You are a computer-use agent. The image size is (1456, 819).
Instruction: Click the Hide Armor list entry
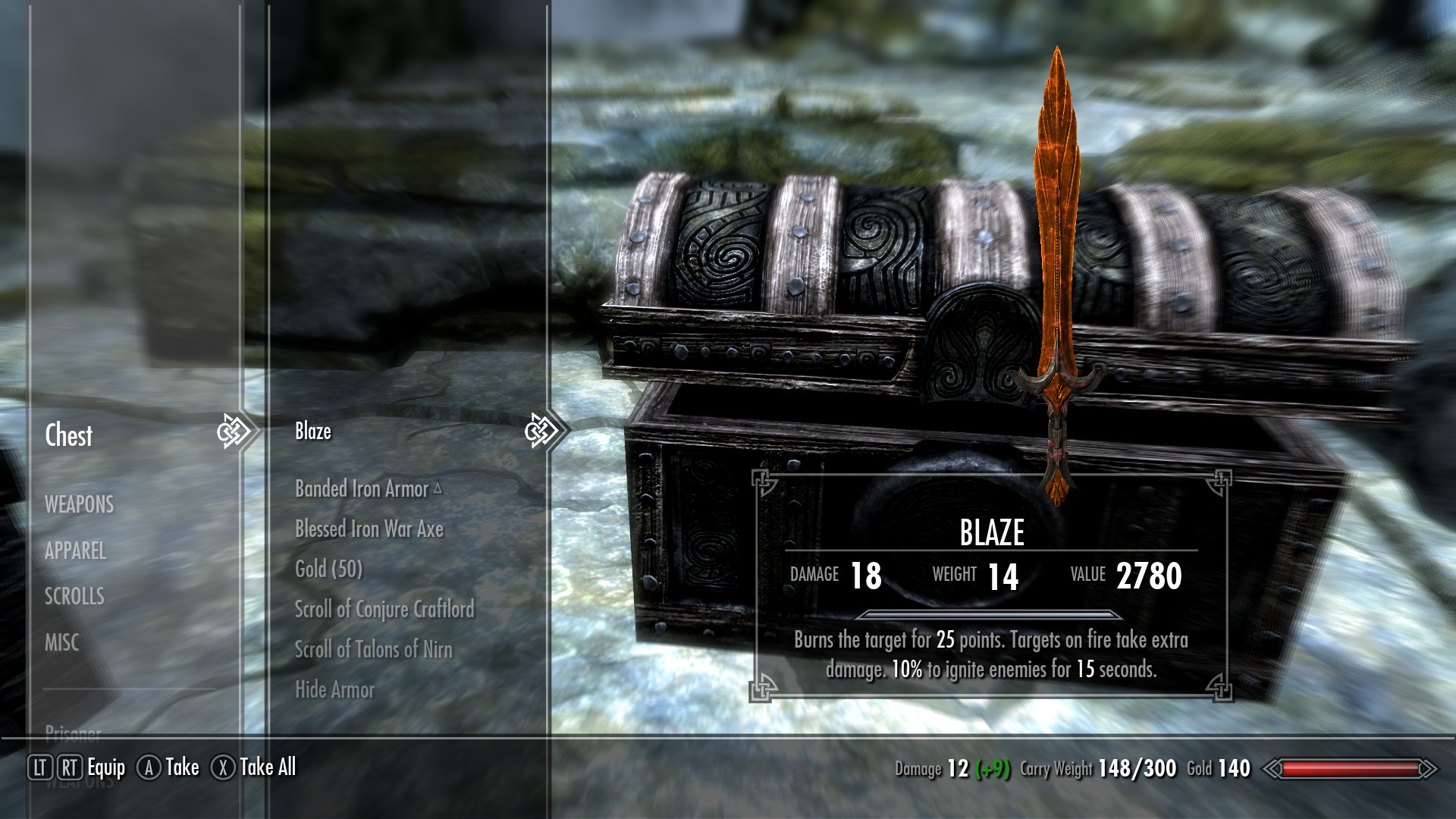pos(334,689)
